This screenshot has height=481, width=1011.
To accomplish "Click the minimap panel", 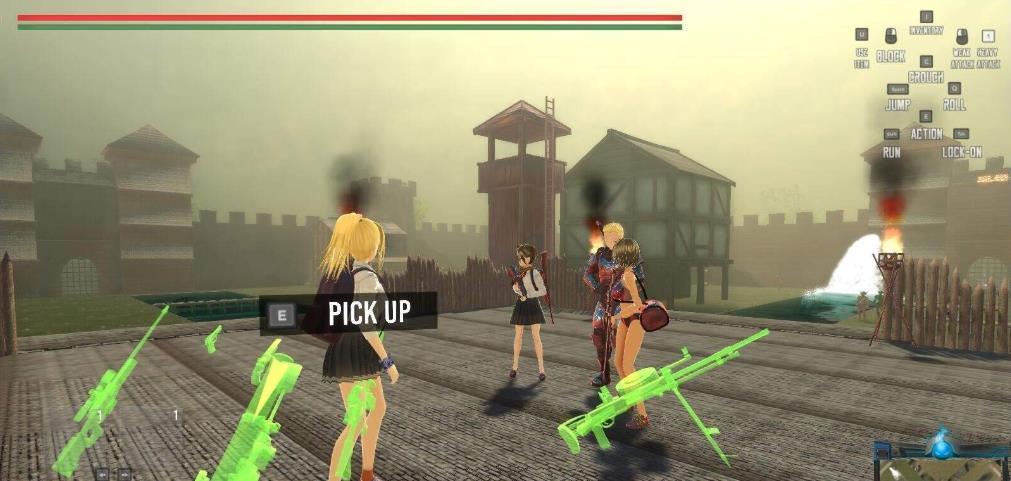I will [941, 470].
